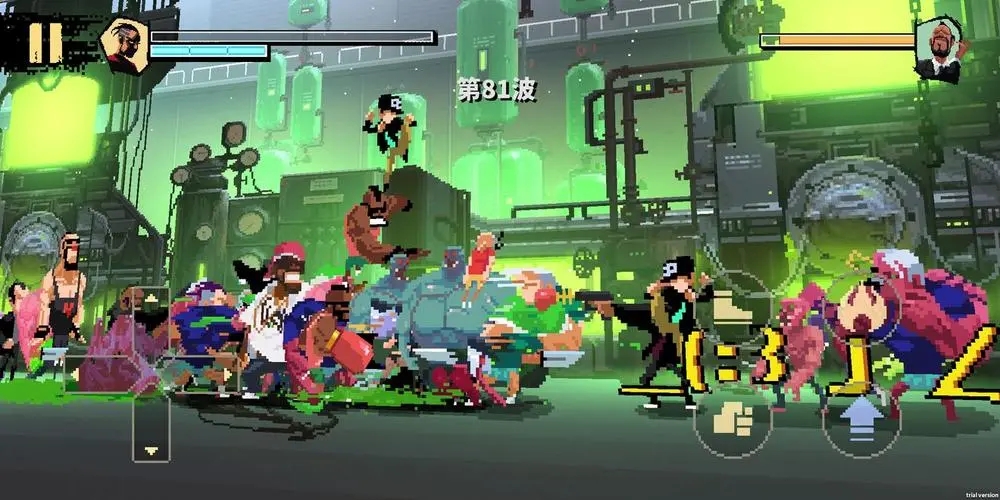Pause the game with the pause button
Screen dimensions: 1000x500
click(44, 42)
